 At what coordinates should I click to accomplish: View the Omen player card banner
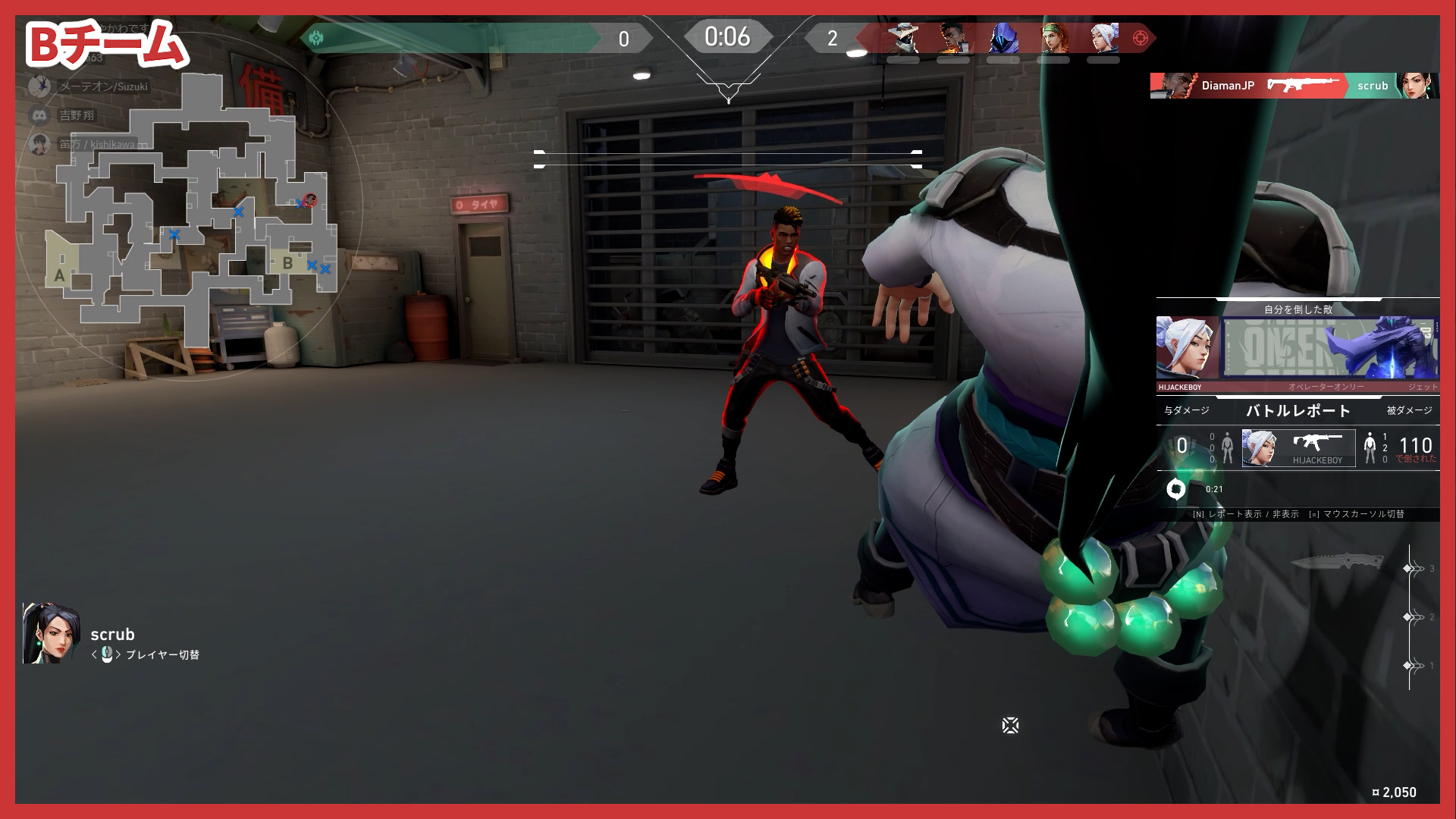click(x=1330, y=349)
